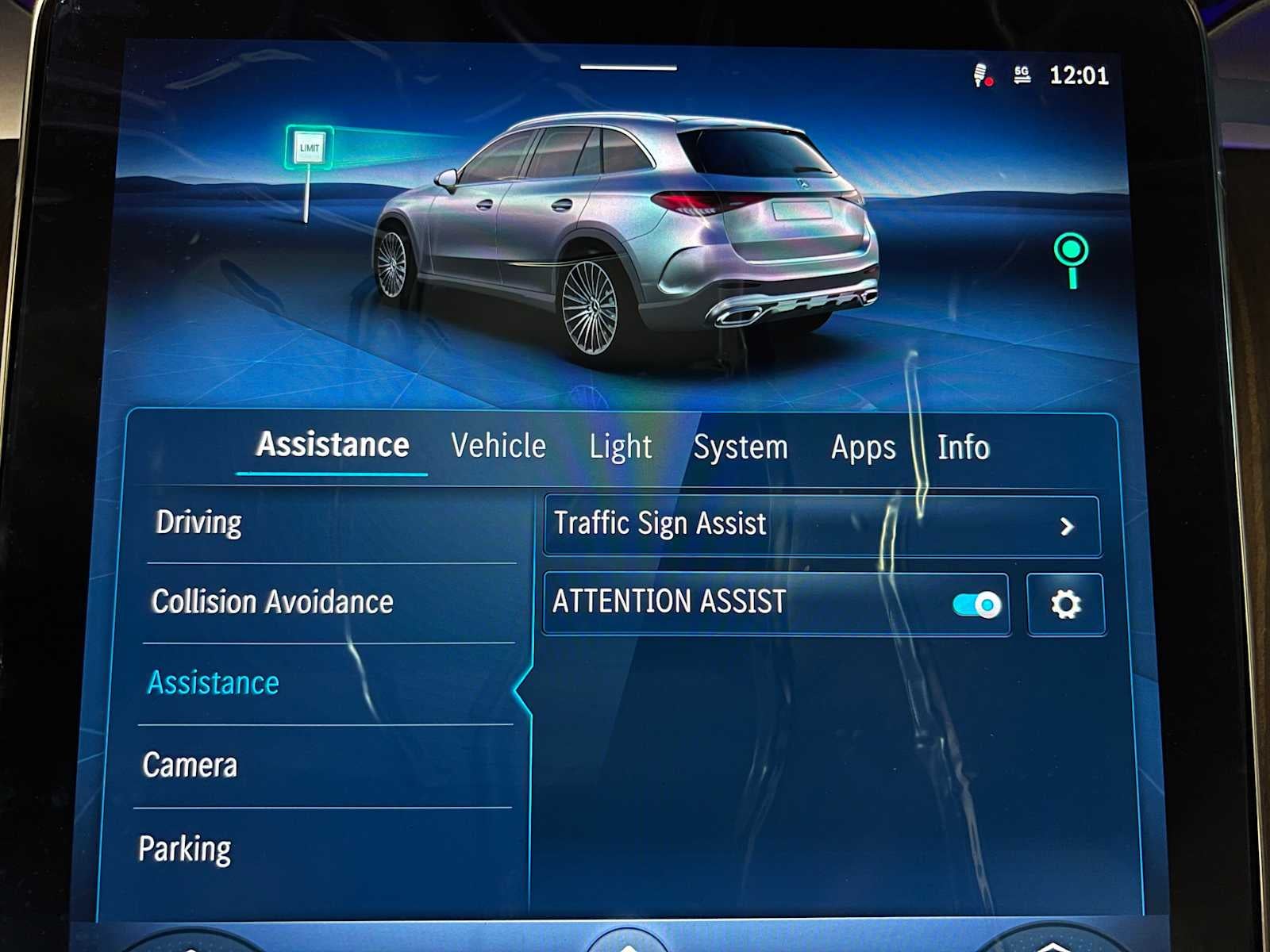The width and height of the screenshot is (1270, 952).
Task: Select the Apps tab
Action: (x=862, y=447)
